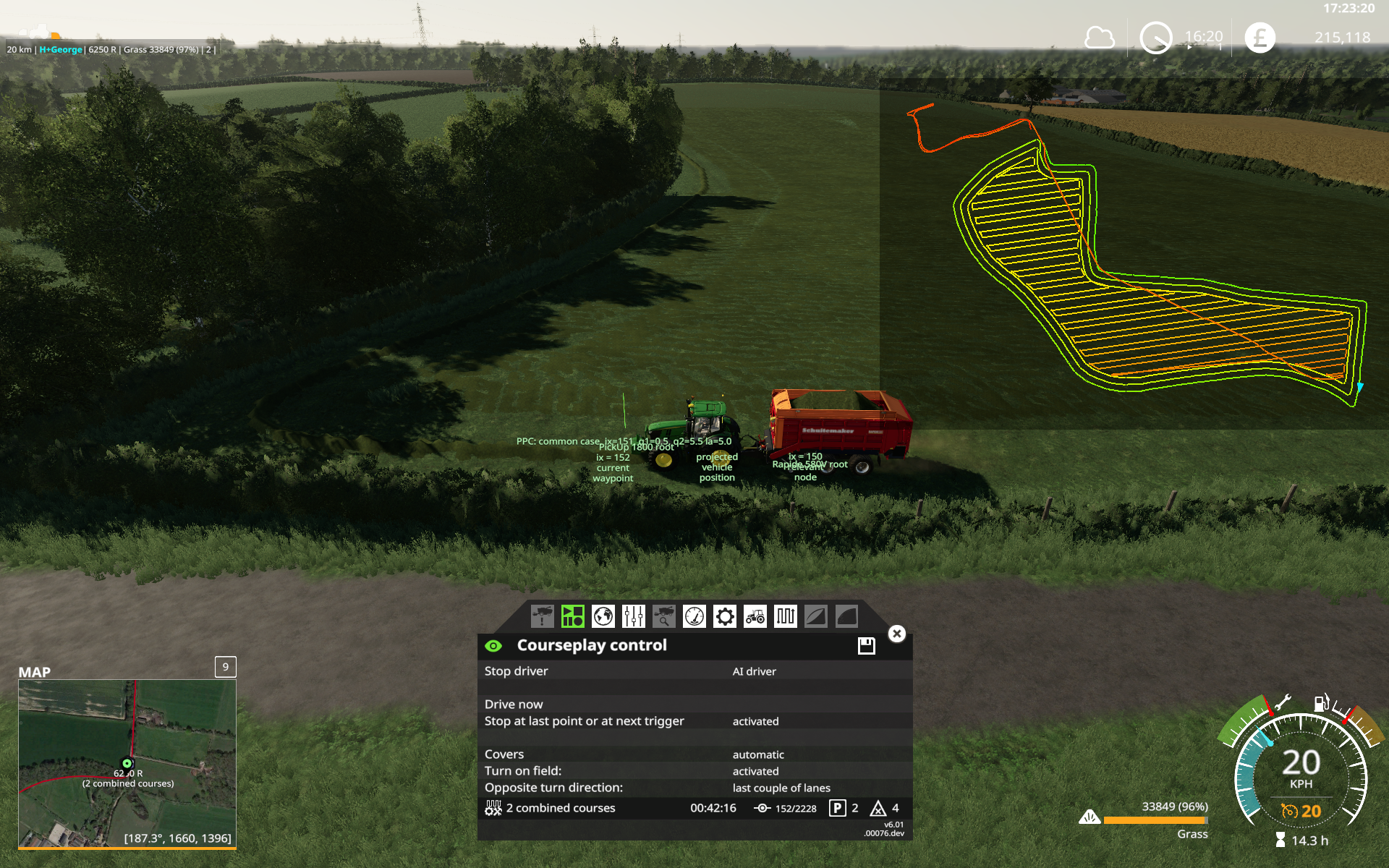
Task: Open the Courseplay global settings globe icon
Action: tap(603, 616)
